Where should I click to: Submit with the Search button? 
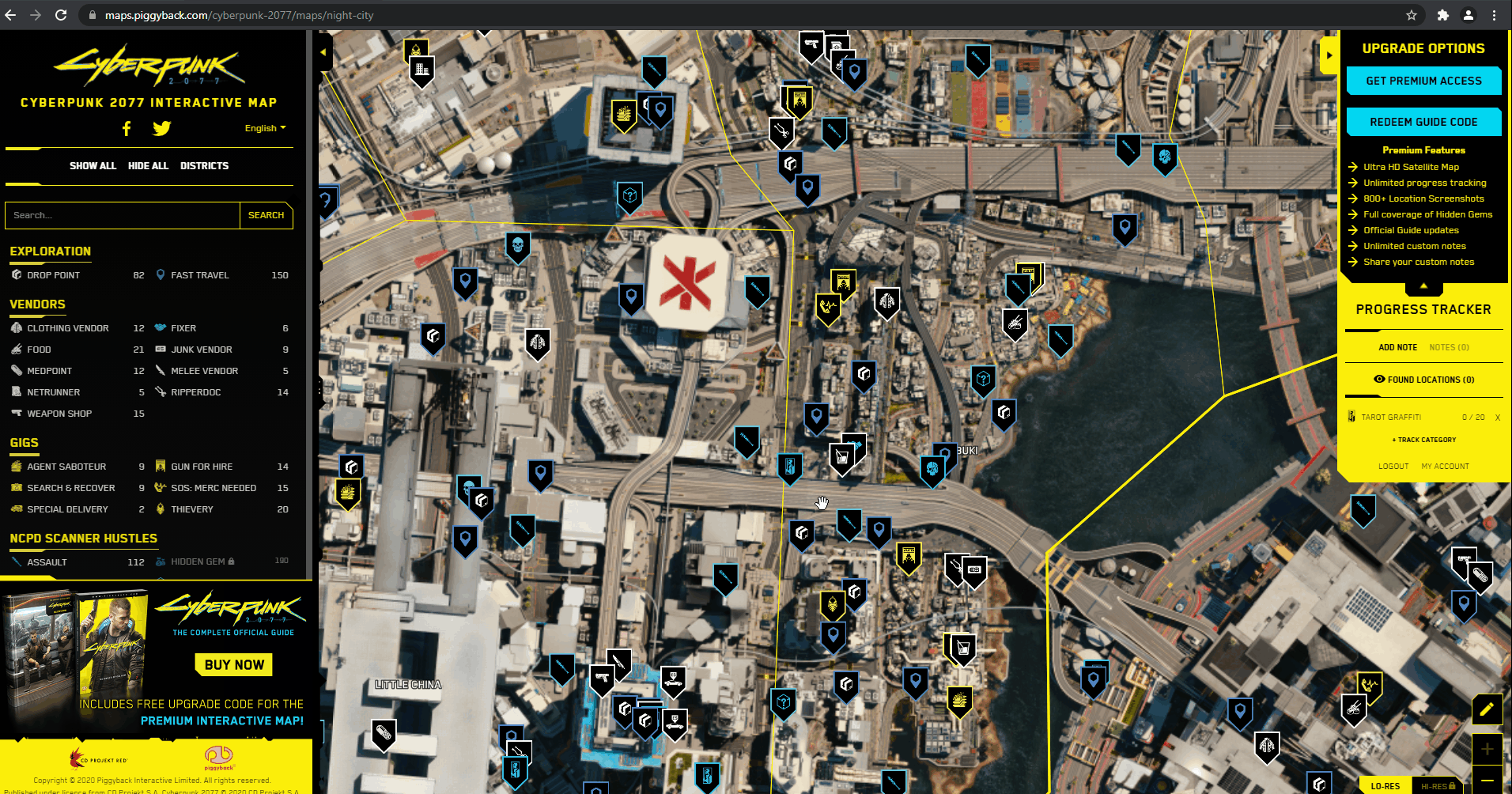click(x=266, y=215)
